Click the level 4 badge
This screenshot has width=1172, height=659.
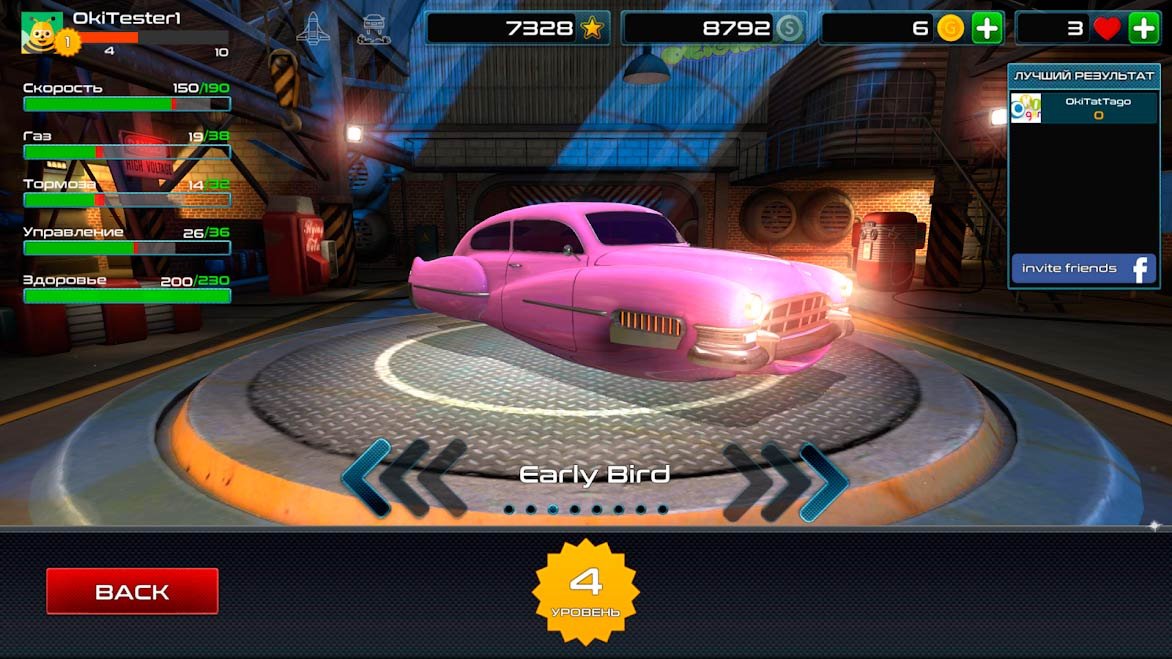[x=585, y=591]
